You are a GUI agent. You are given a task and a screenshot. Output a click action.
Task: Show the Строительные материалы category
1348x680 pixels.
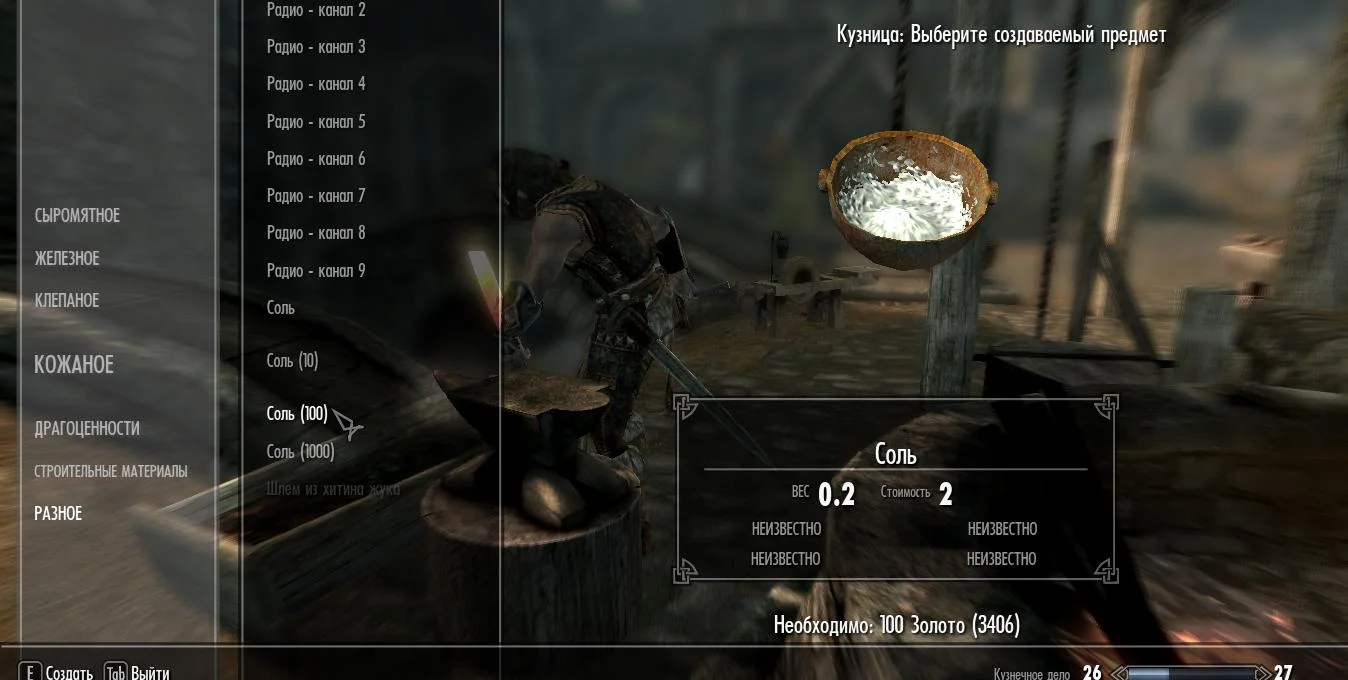tap(111, 471)
